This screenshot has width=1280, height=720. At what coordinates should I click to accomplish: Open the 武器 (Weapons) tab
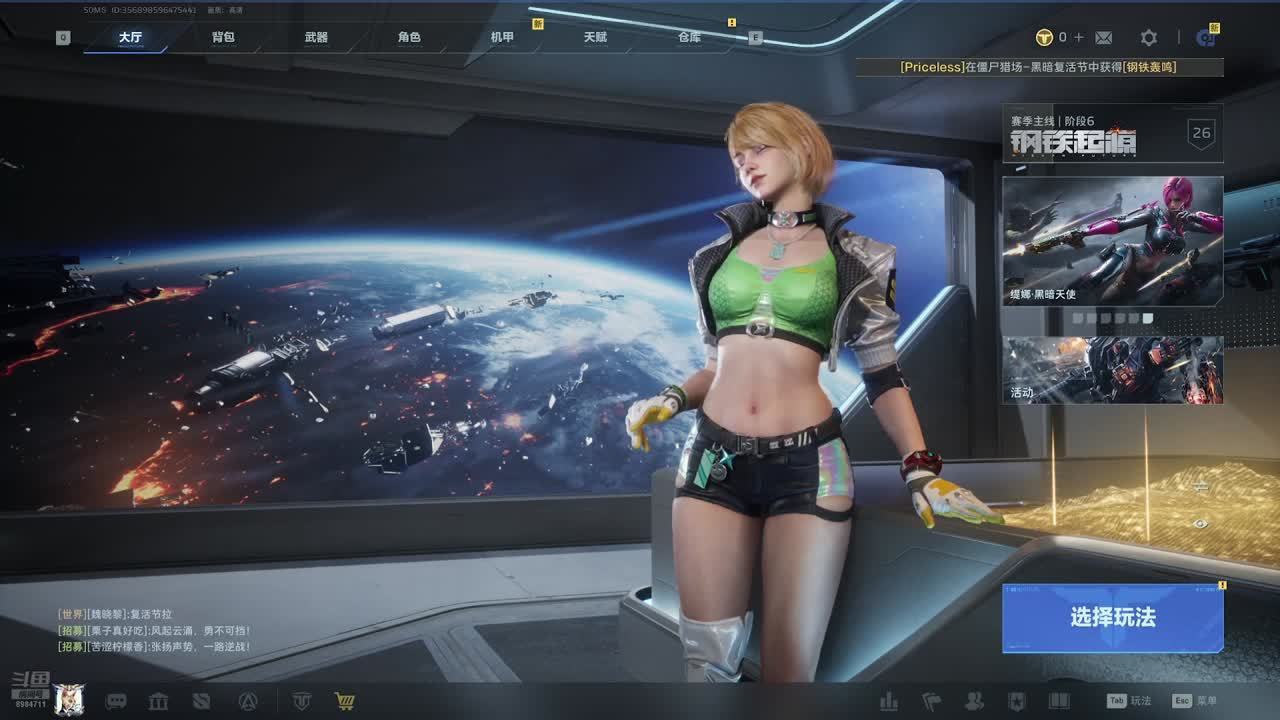316,38
